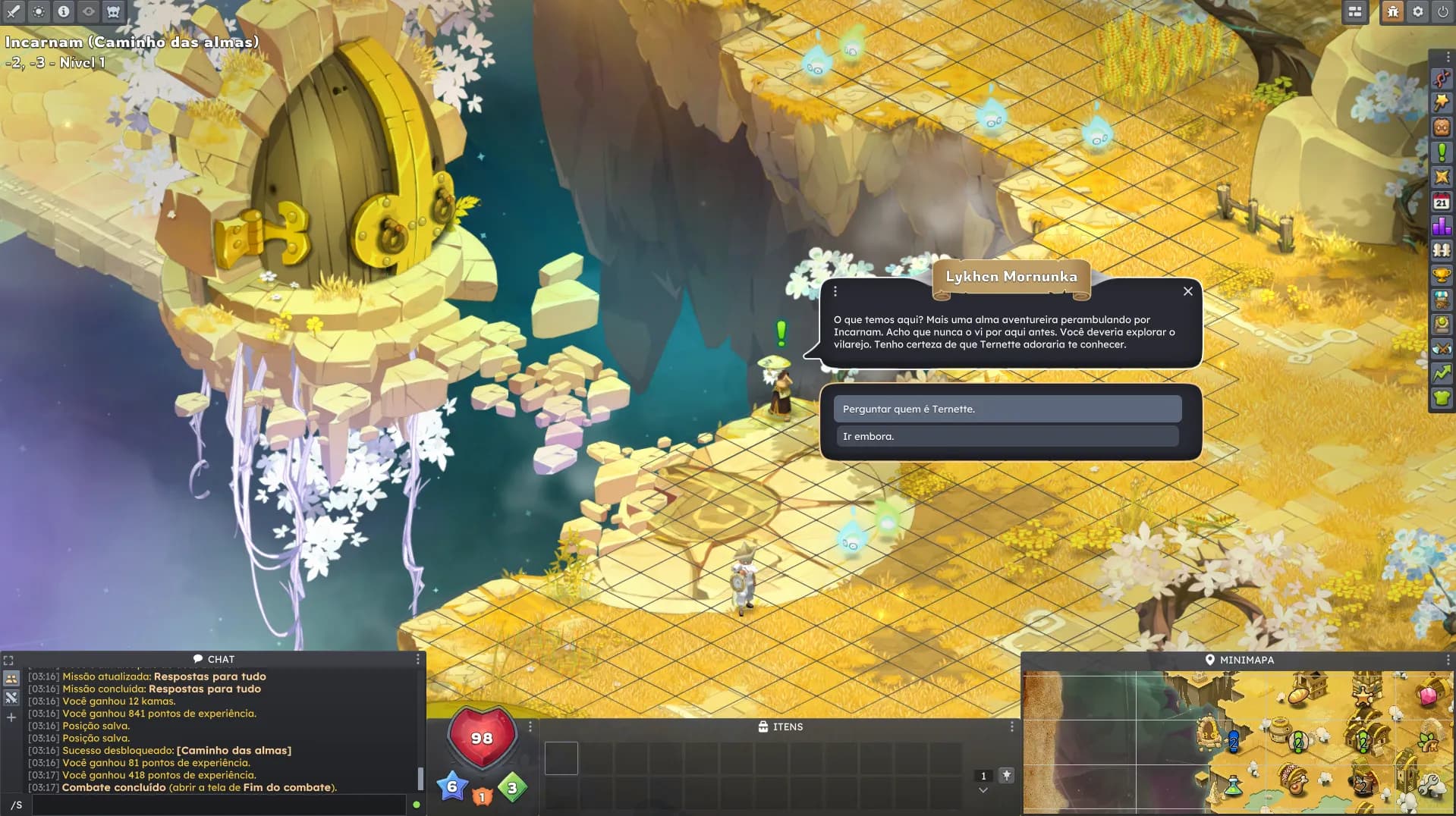Add a new chat tab with plus
1456x816 pixels.
click(11, 717)
